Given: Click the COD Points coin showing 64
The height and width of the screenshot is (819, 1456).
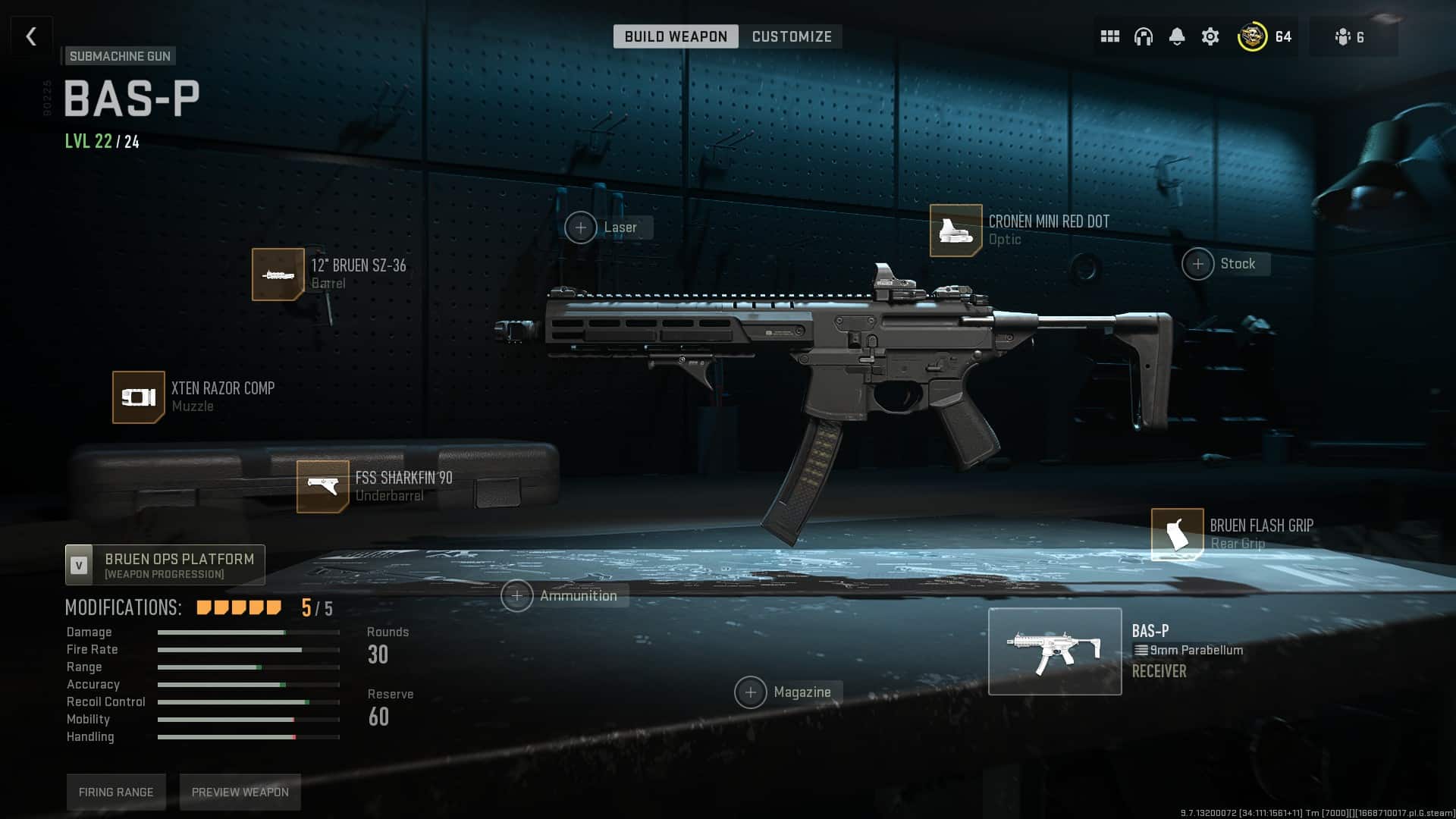Looking at the screenshot, I should pyautogui.click(x=1251, y=36).
